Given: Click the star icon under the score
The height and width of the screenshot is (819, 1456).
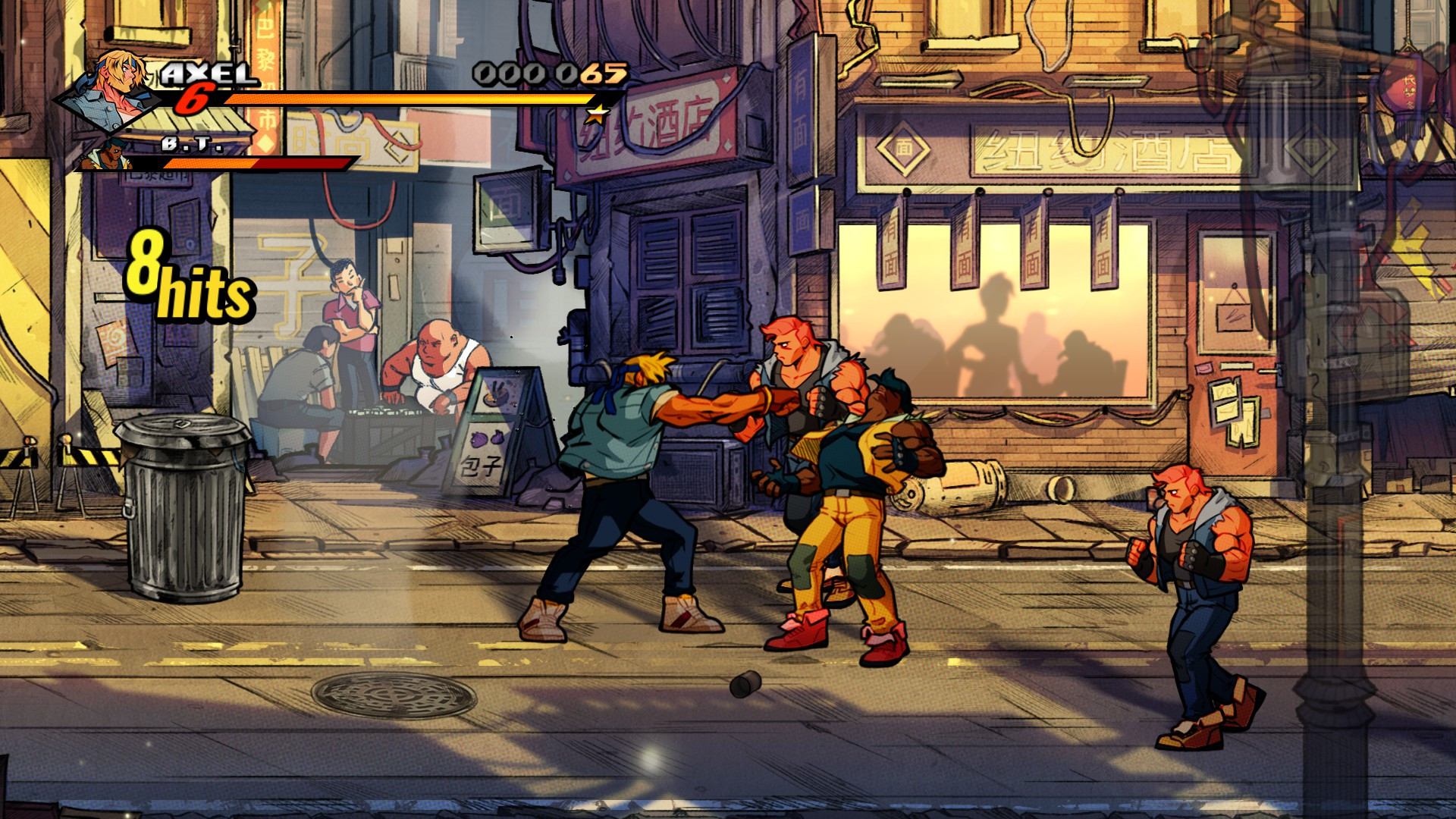Looking at the screenshot, I should click(597, 115).
